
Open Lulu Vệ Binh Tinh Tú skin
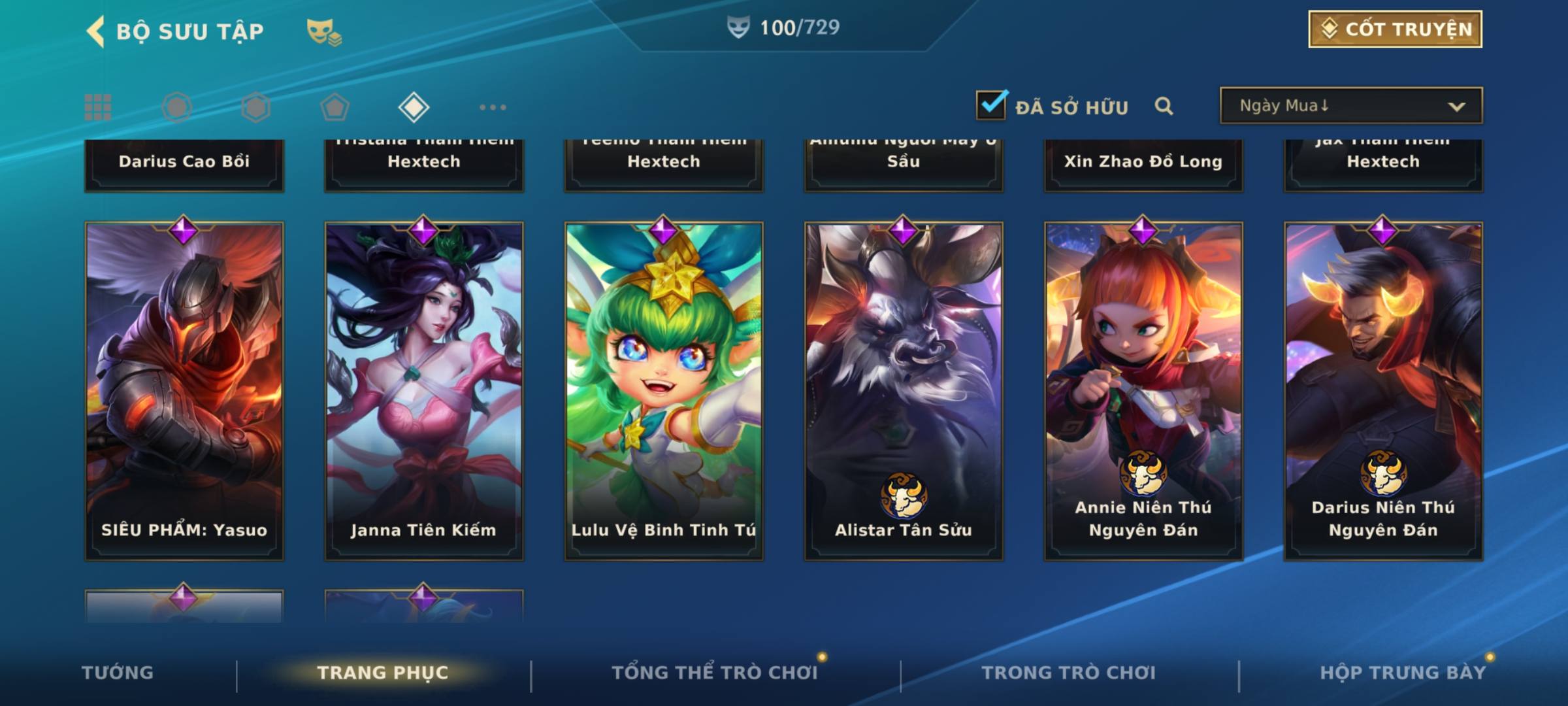click(664, 391)
